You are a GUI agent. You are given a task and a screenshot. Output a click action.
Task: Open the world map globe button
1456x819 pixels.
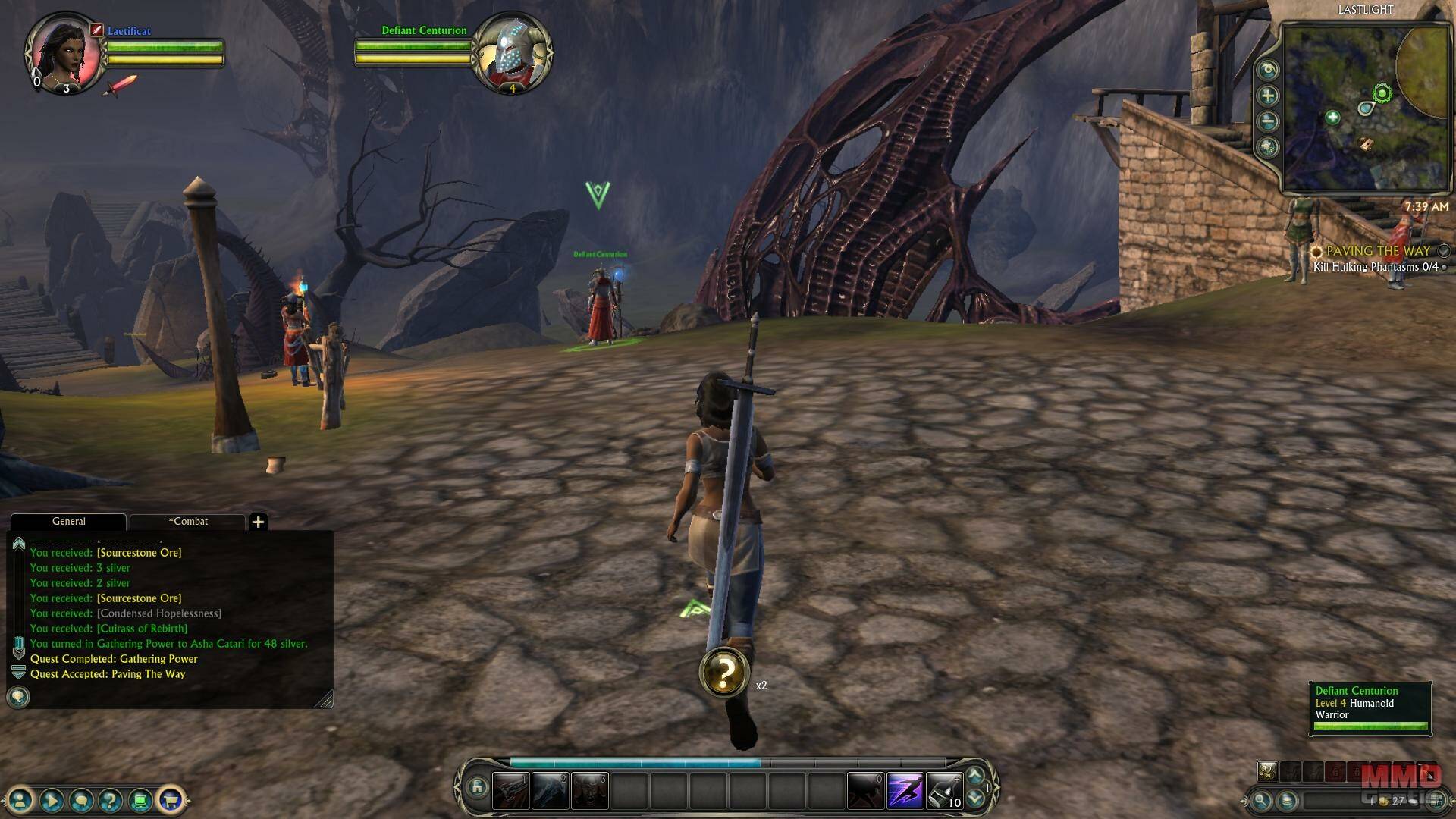(1267, 147)
